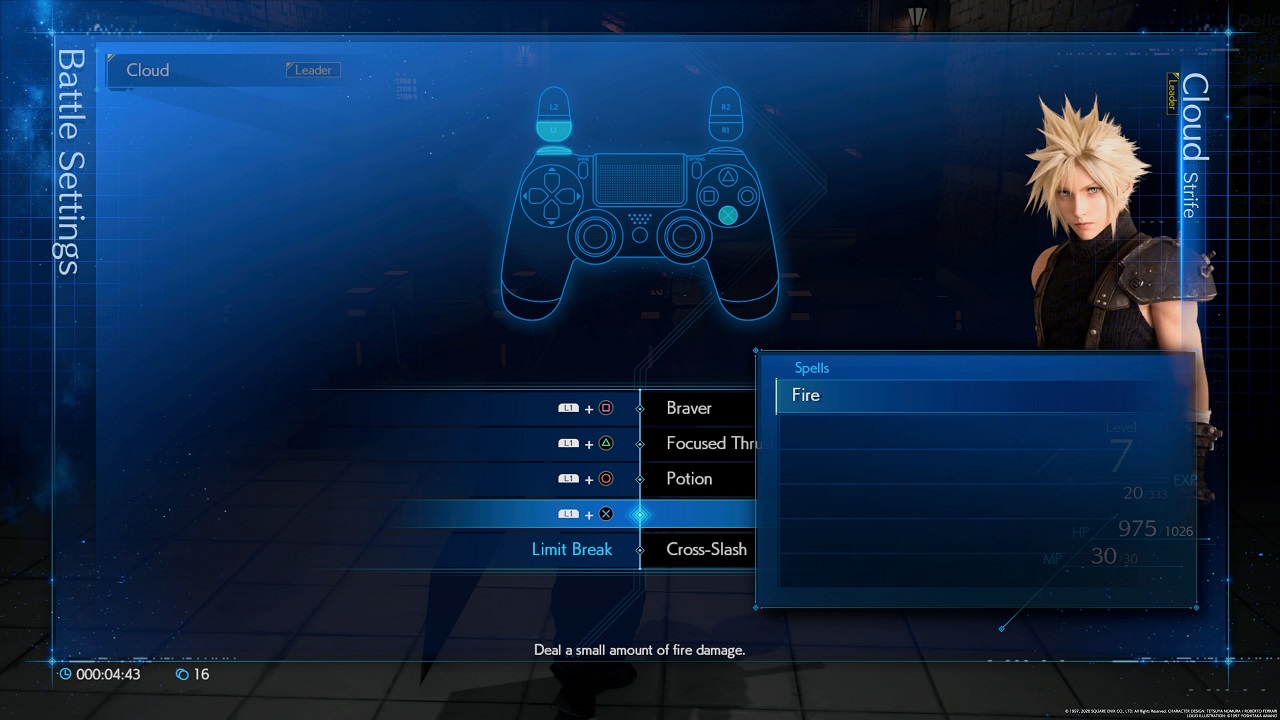Open the diamond selector on the Potion row
Image resolution: width=1280 pixels, height=720 pixels.
pos(640,478)
